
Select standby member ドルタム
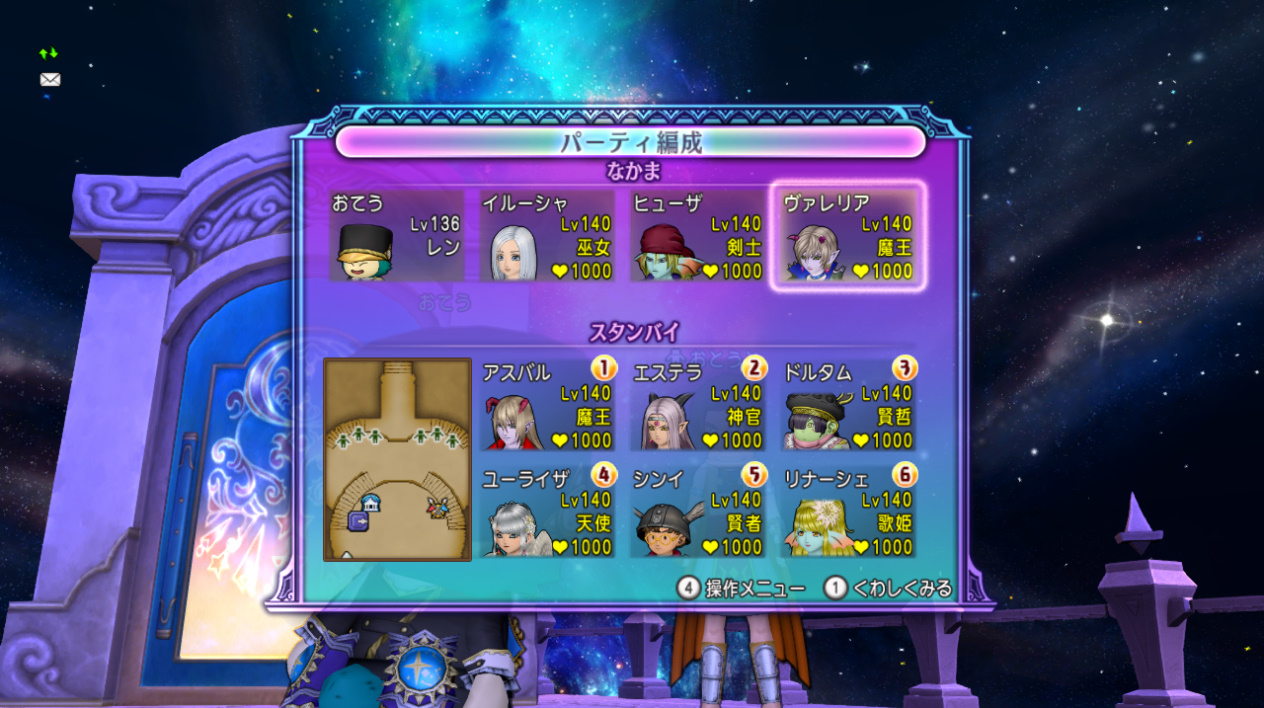848,405
